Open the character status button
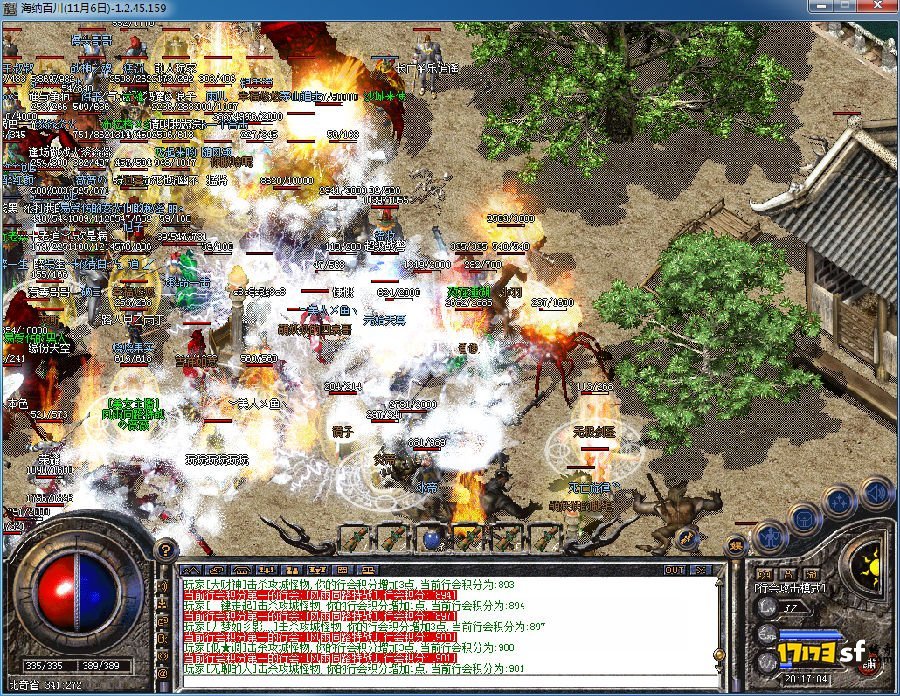Screen dimensions: 900x696 point(767,535)
